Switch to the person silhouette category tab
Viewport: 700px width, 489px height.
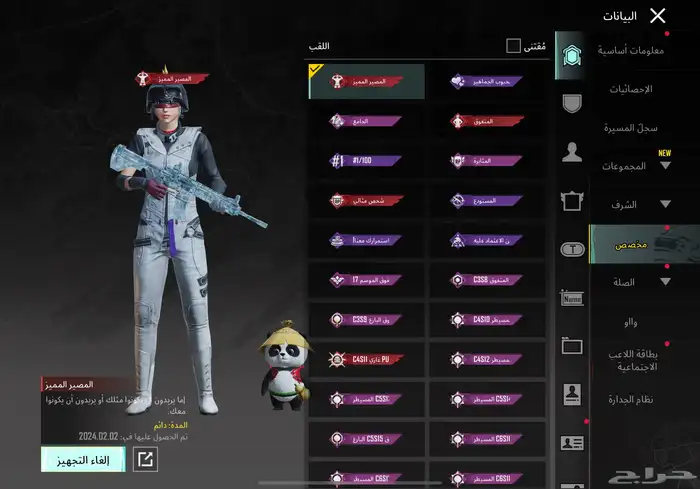click(x=572, y=152)
